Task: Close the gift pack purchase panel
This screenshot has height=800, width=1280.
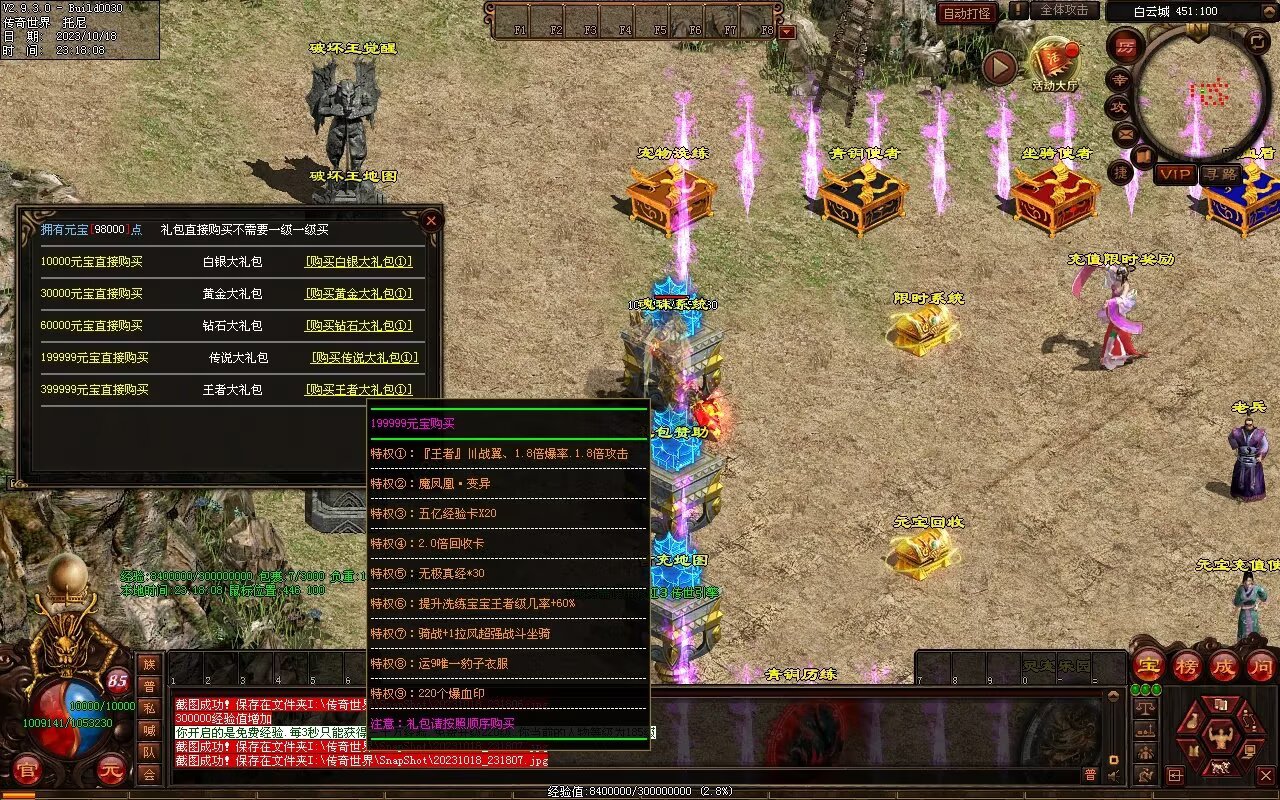Action: (x=431, y=220)
